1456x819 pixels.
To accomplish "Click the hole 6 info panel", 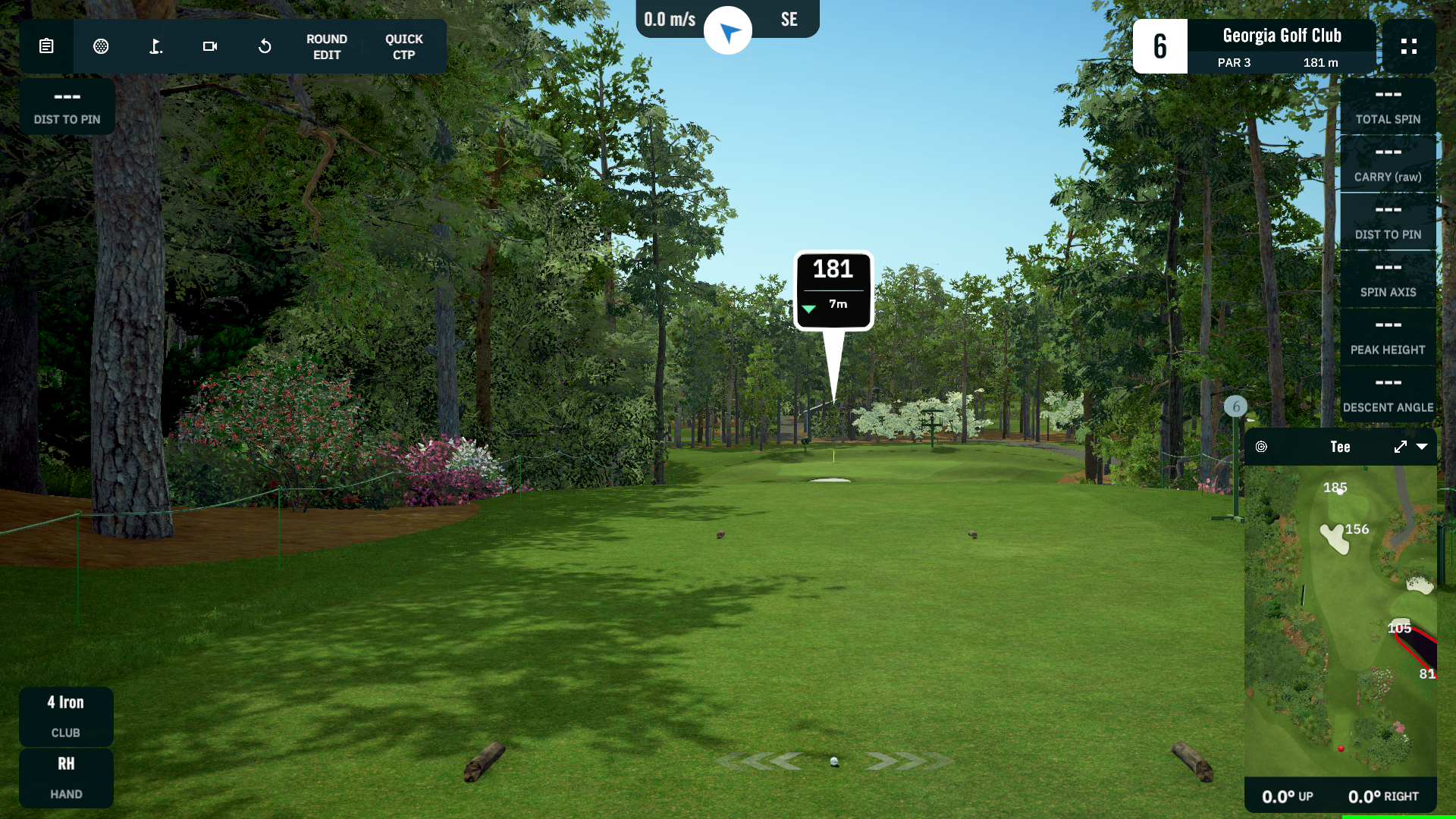I will (1254, 46).
